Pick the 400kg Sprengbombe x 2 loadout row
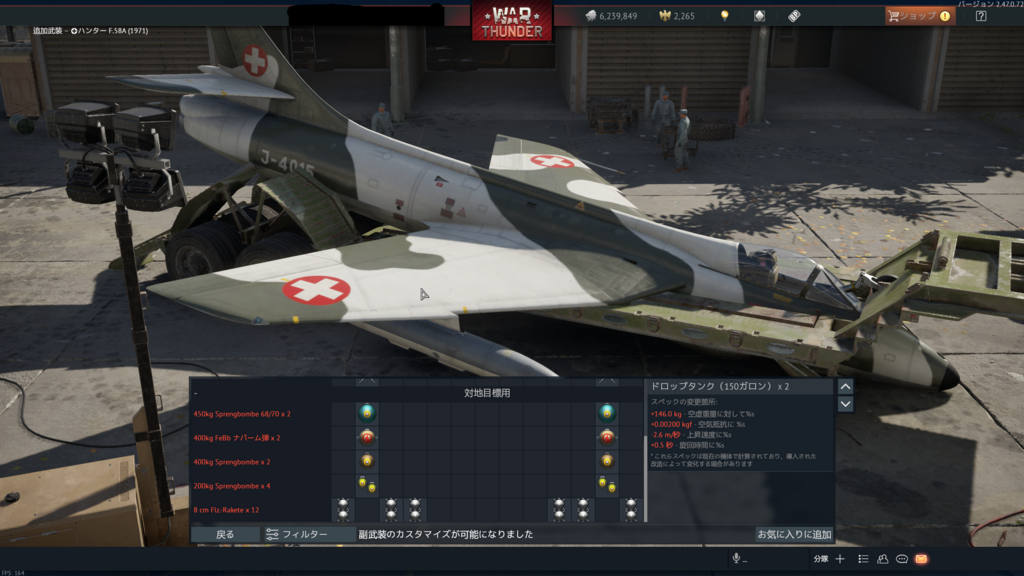The image size is (1024, 576). (232, 462)
